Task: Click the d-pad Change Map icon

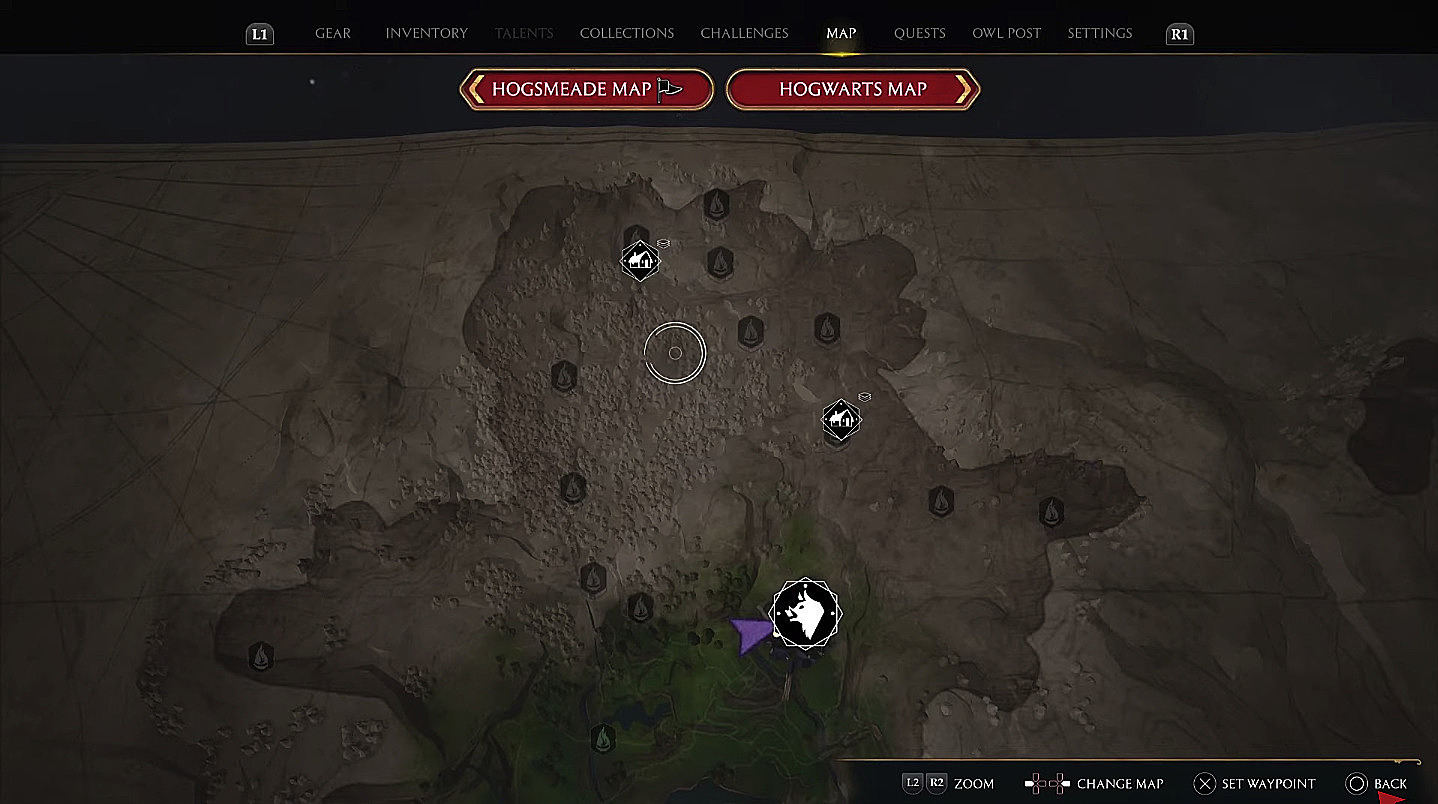Action: pos(1046,783)
